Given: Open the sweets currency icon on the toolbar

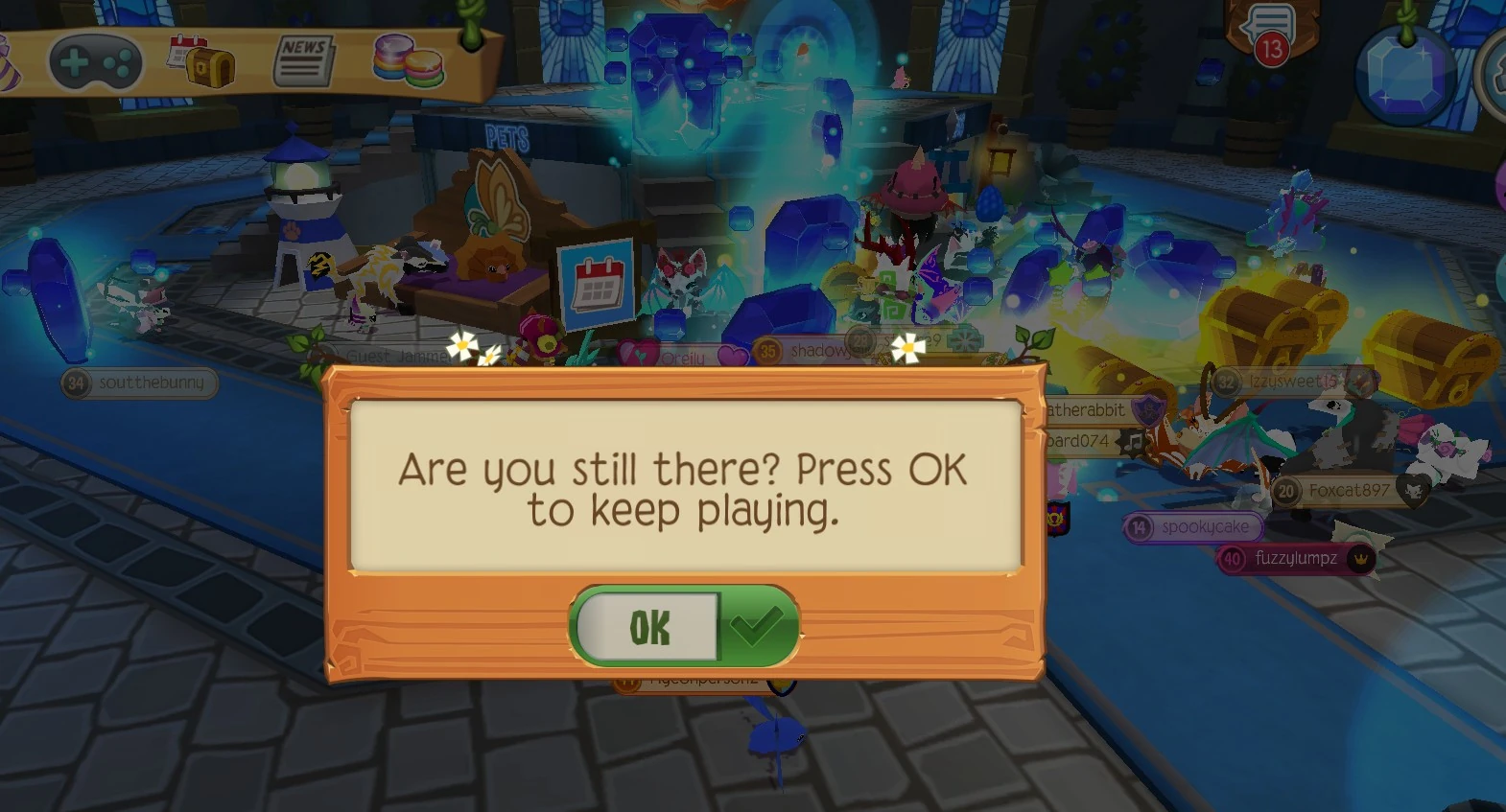Looking at the screenshot, I should [x=404, y=59].
